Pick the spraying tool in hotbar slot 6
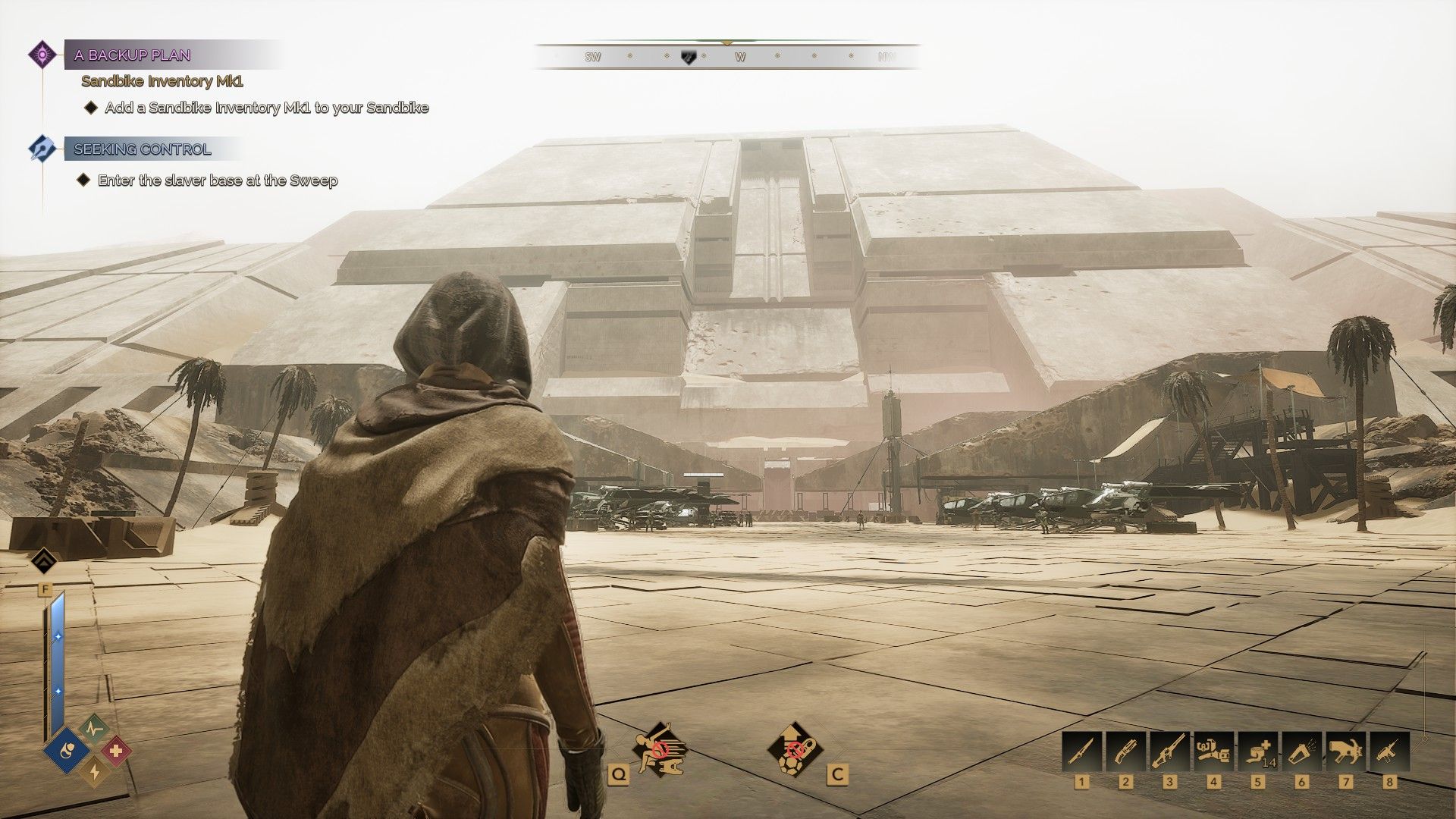 pos(1301,751)
